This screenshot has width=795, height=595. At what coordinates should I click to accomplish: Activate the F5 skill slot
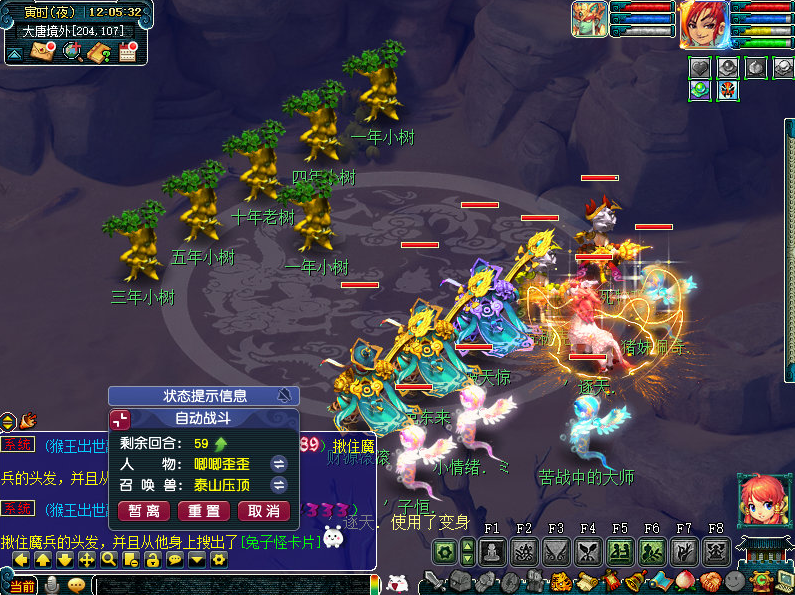[620, 550]
